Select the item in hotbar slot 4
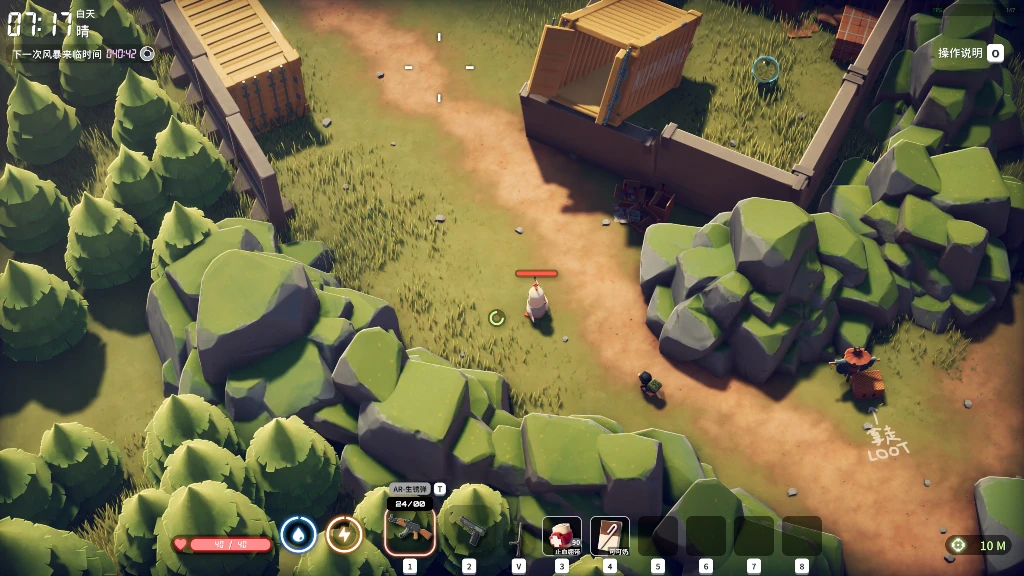This screenshot has height=576, width=1024. pyautogui.click(x=610, y=535)
